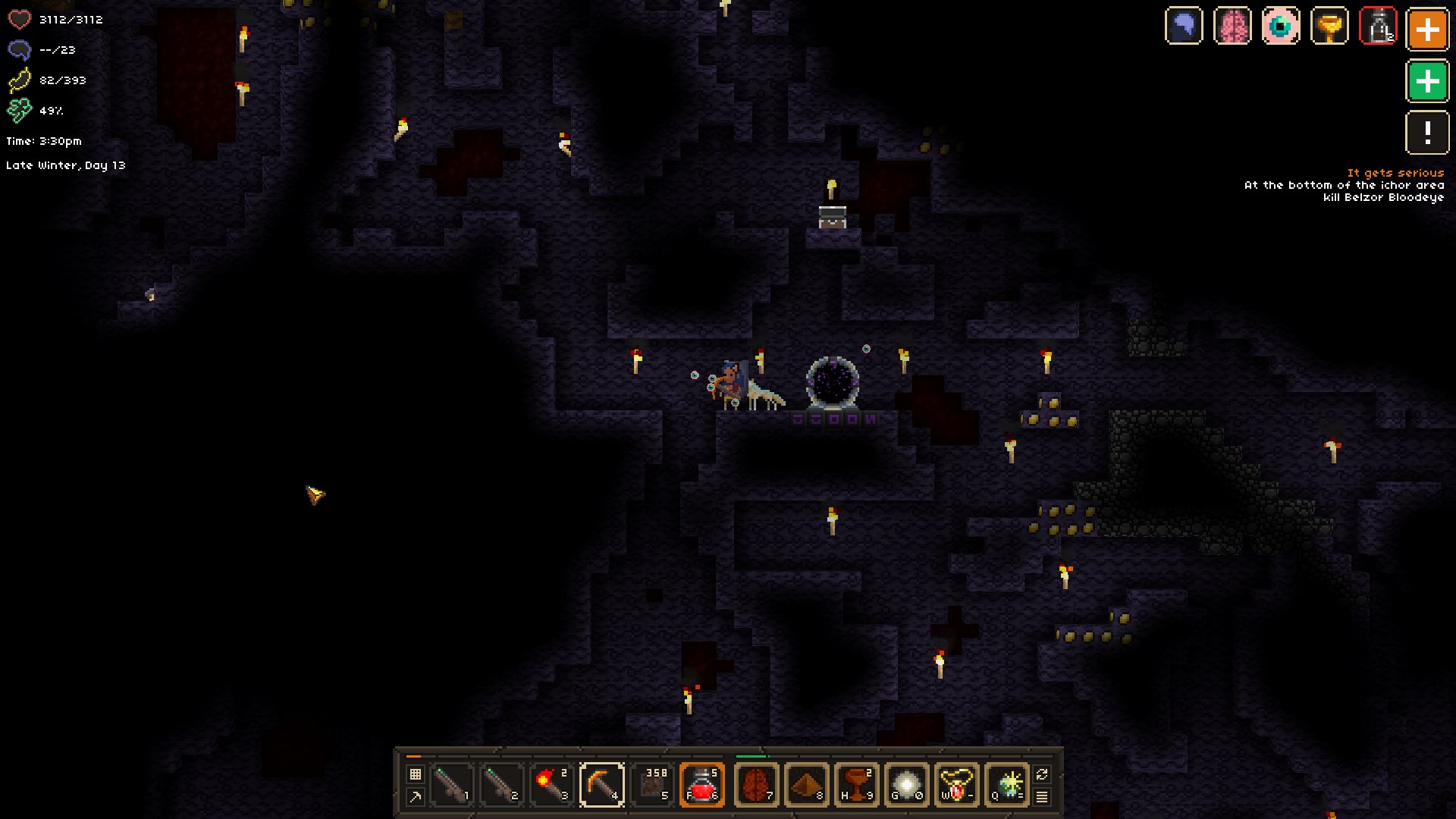Click the red-outlined potion buff icon
Screen dimensions: 1456x819
pyautogui.click(x=1379, y=27)
